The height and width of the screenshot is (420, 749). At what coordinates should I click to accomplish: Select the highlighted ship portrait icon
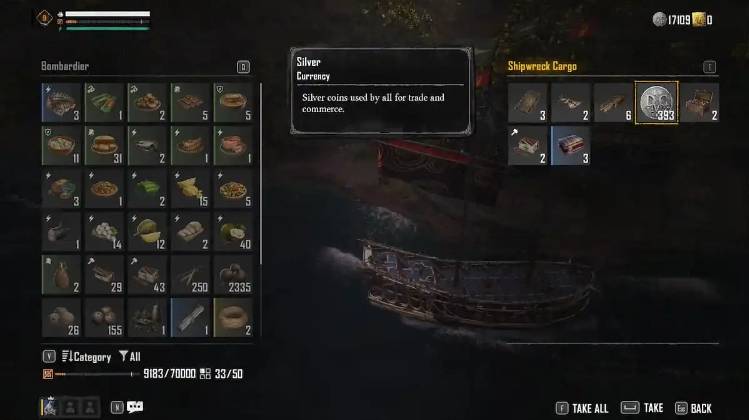48,406
